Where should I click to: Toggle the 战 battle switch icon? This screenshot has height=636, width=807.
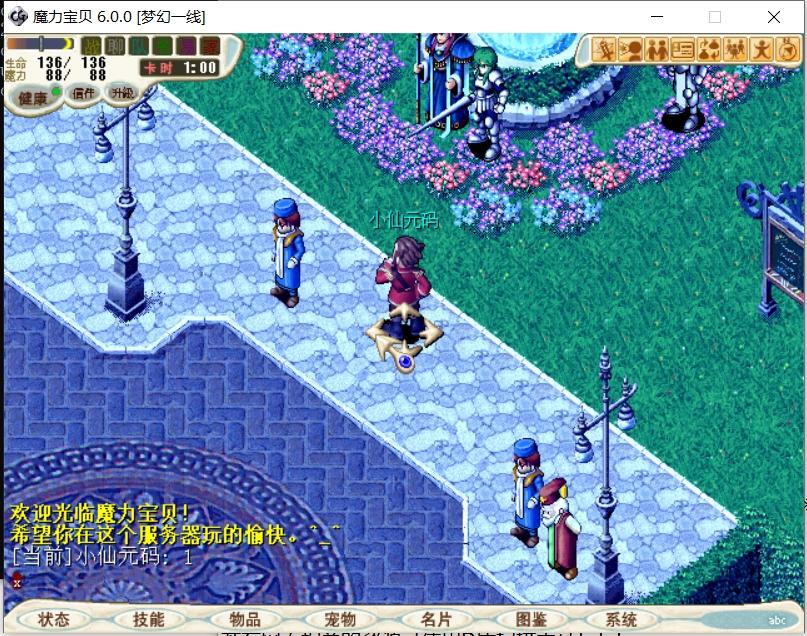click(92, 46)
